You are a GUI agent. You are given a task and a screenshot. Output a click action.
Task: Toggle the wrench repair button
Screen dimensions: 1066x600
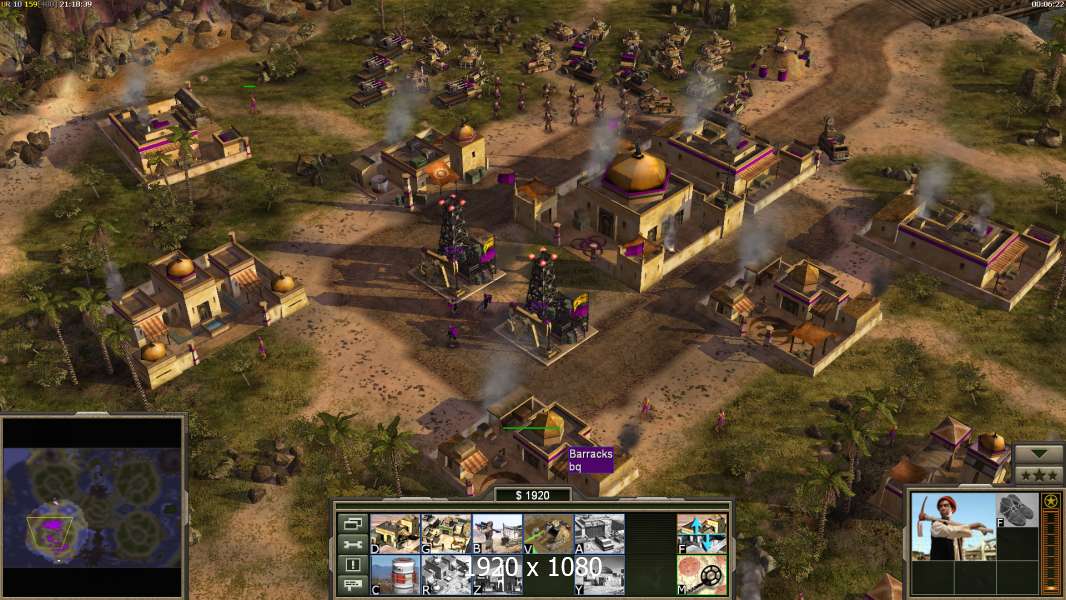pyautogui.click(x=351, y=544)
